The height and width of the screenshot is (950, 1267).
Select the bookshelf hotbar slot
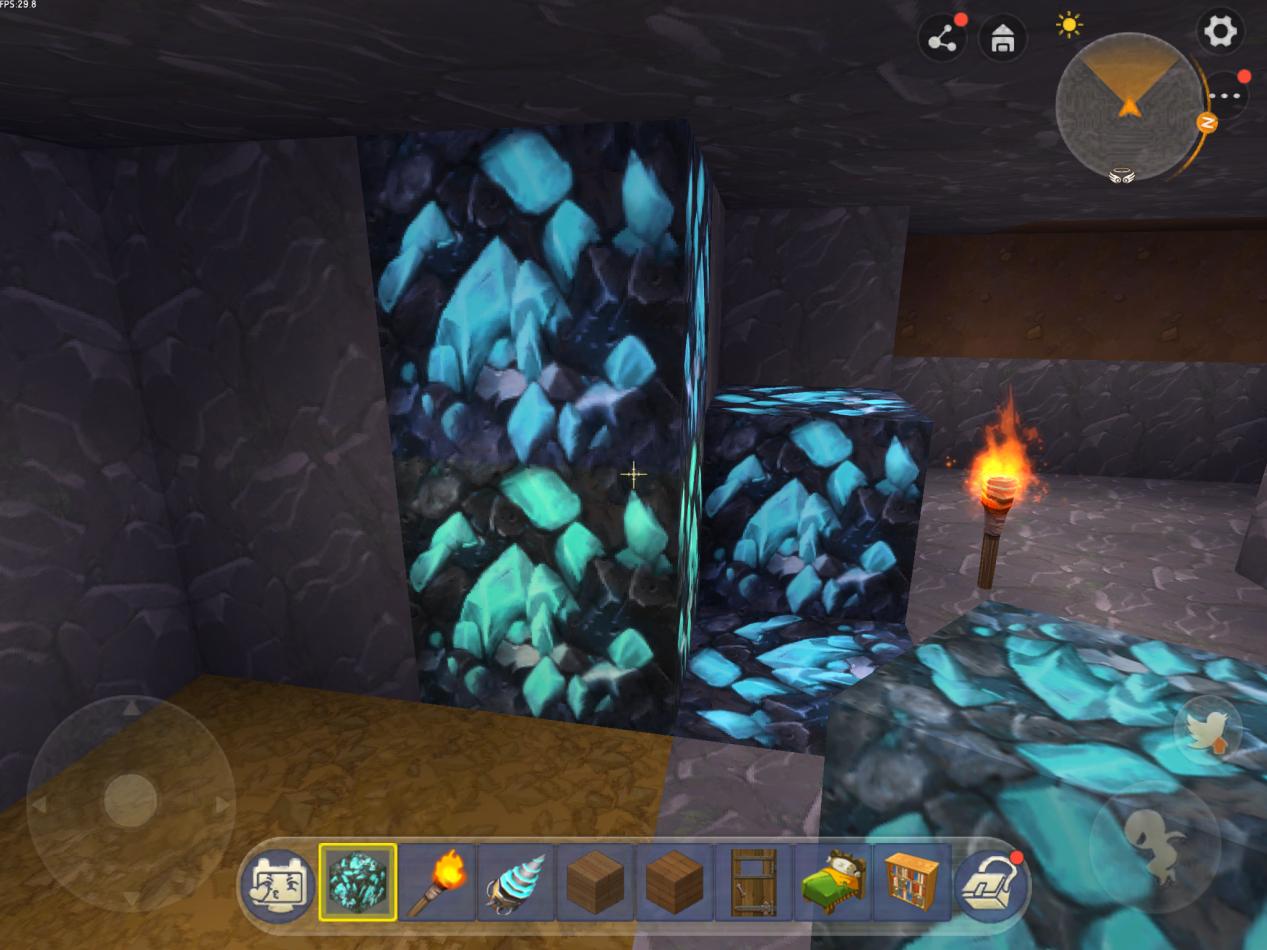[911, 882]
